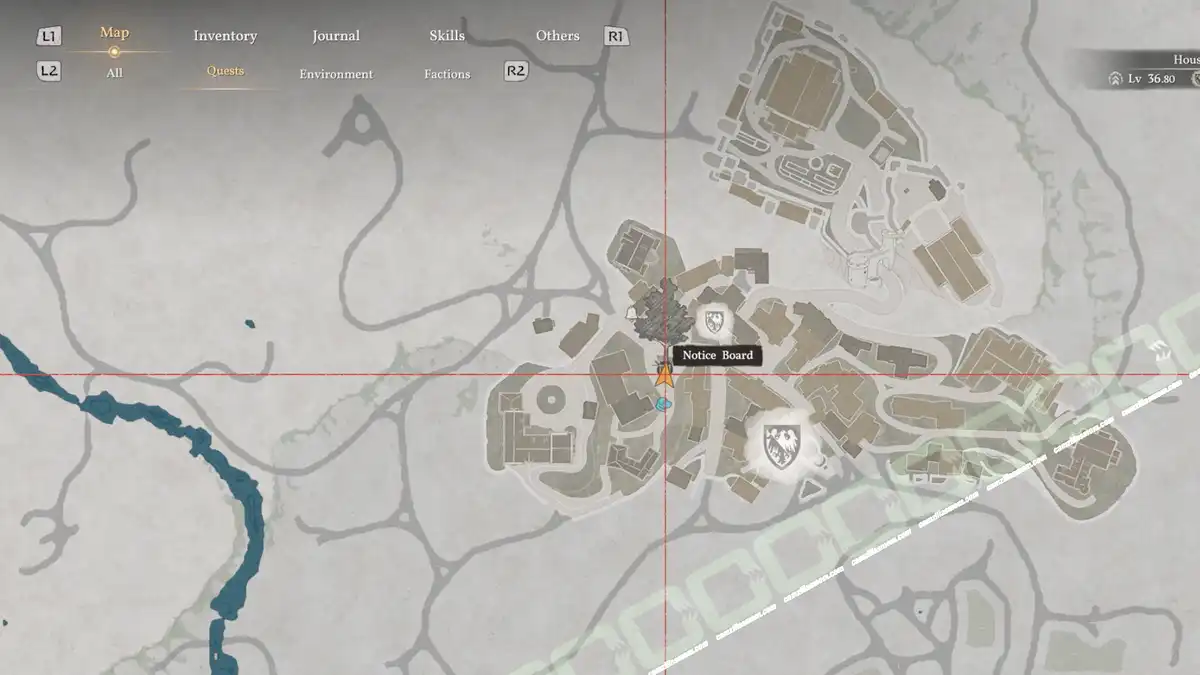
Task: Select the Others tab
Action: pyautogui.click(x=557, y=36)
